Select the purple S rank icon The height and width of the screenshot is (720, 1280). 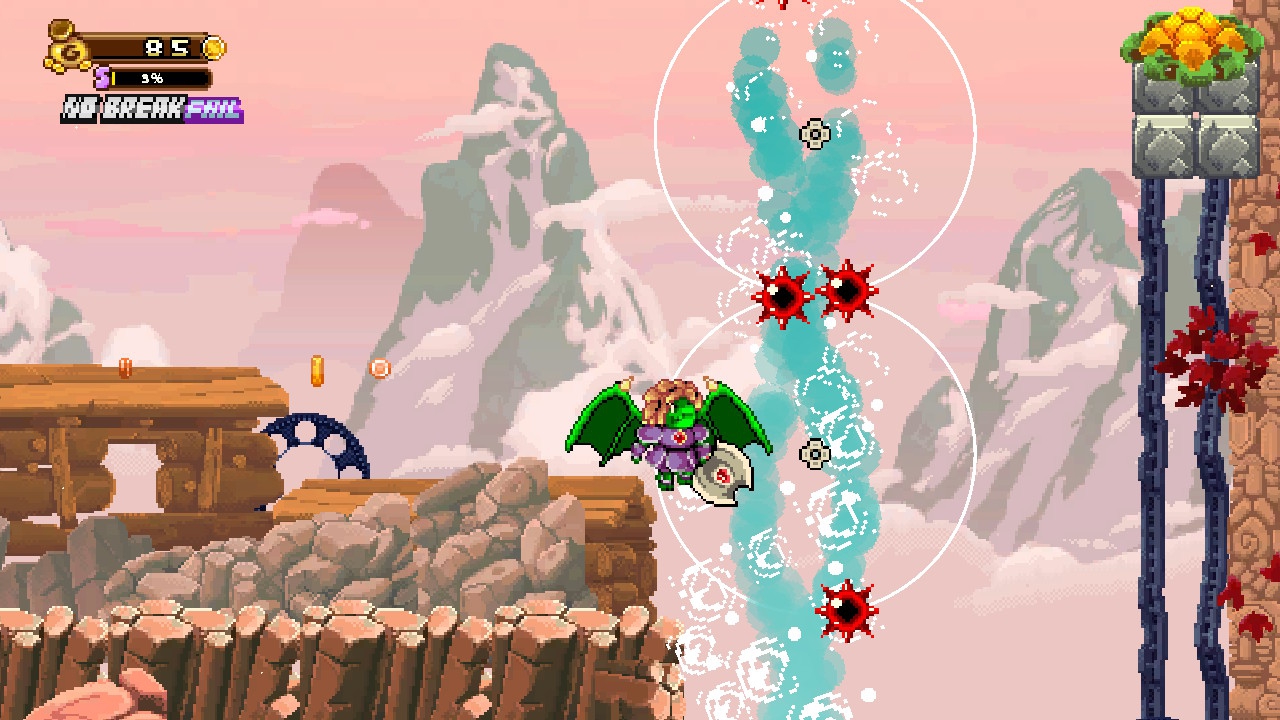point(102,77)
